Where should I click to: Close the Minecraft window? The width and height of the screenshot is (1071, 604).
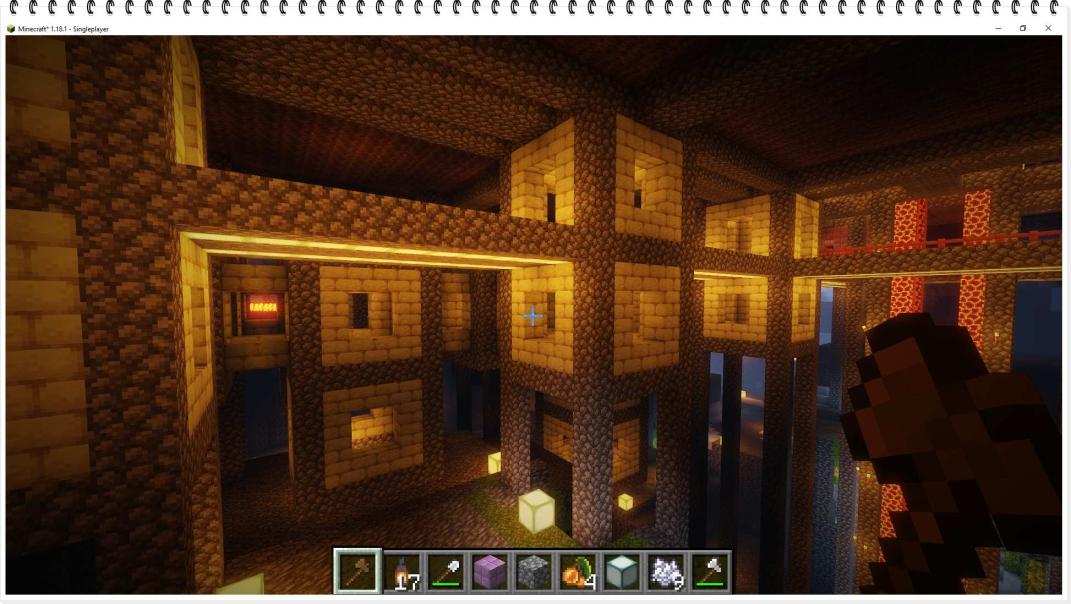tap(1048, 28)
